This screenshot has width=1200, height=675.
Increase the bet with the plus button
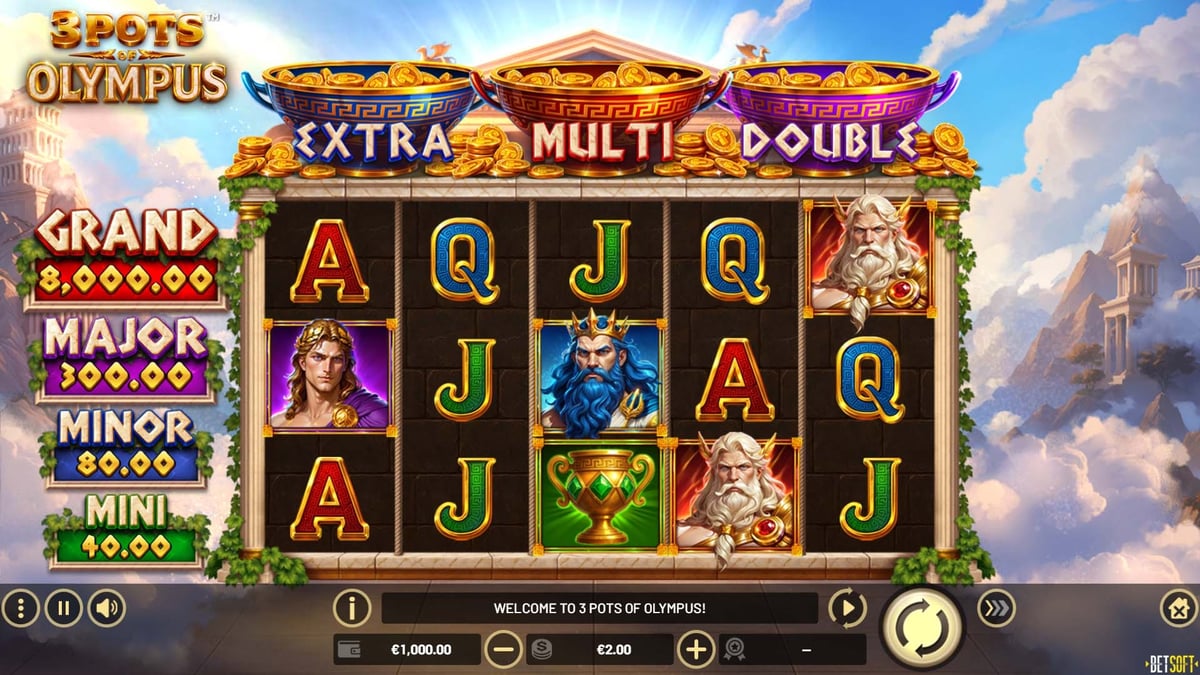tap(696, 650)
